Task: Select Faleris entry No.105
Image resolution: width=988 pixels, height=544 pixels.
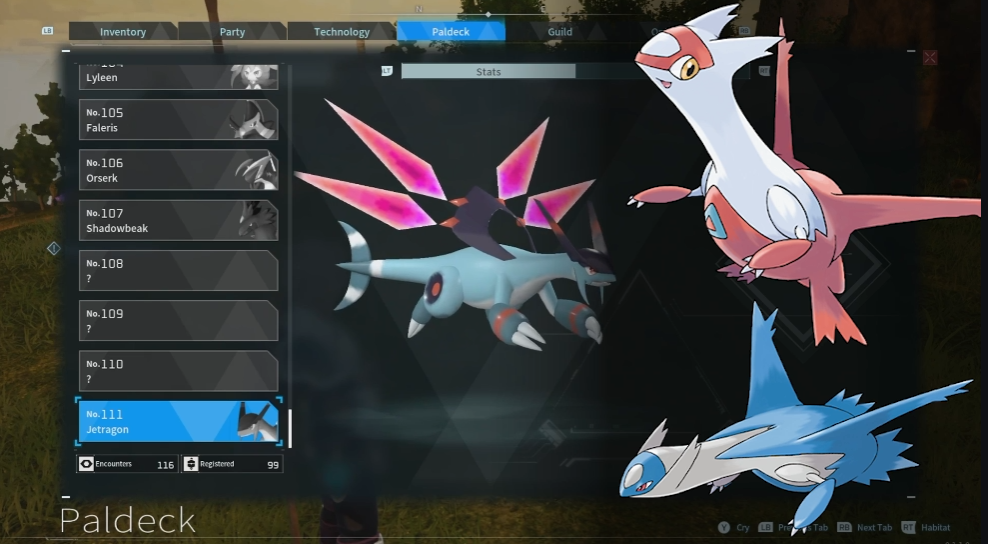Action: [178, 120]
